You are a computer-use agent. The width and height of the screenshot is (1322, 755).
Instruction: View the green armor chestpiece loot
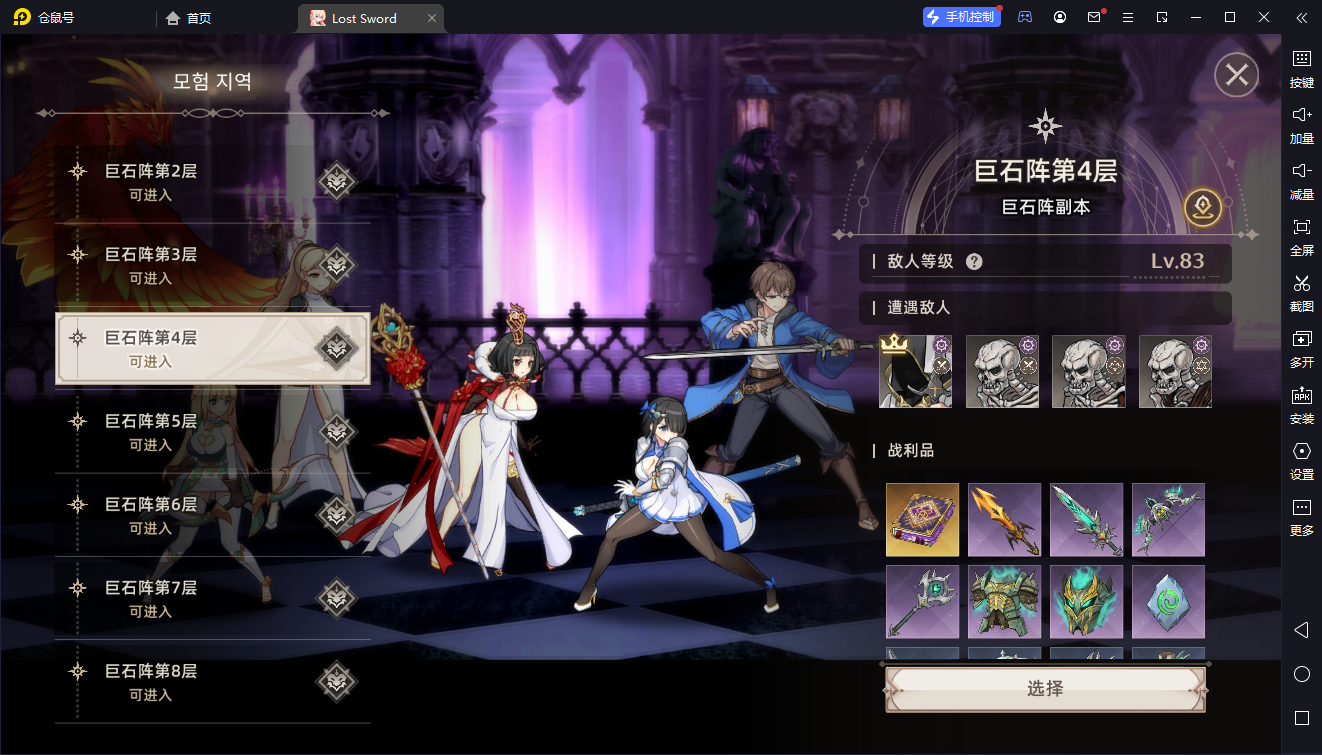[1004, 602]
